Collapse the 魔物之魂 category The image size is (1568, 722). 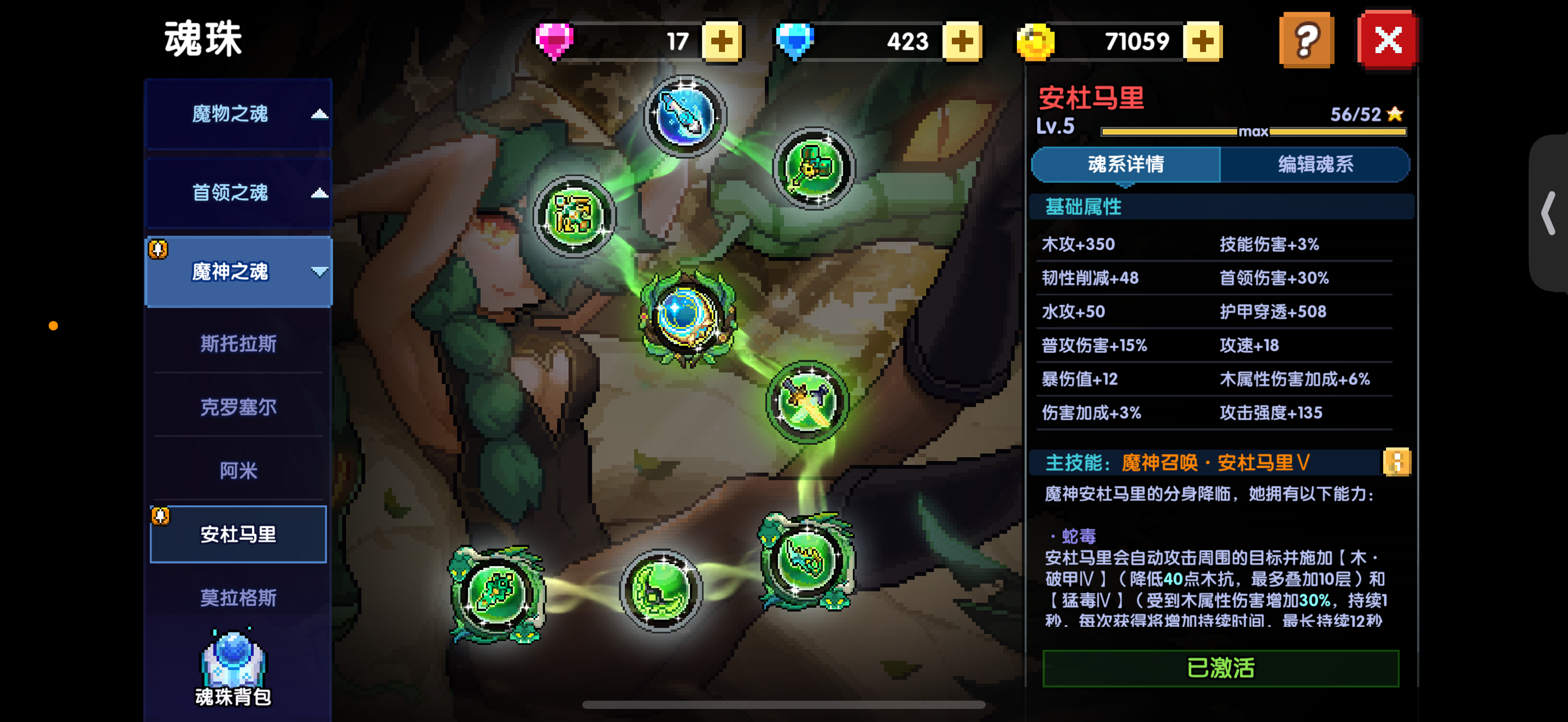point(237,114)
